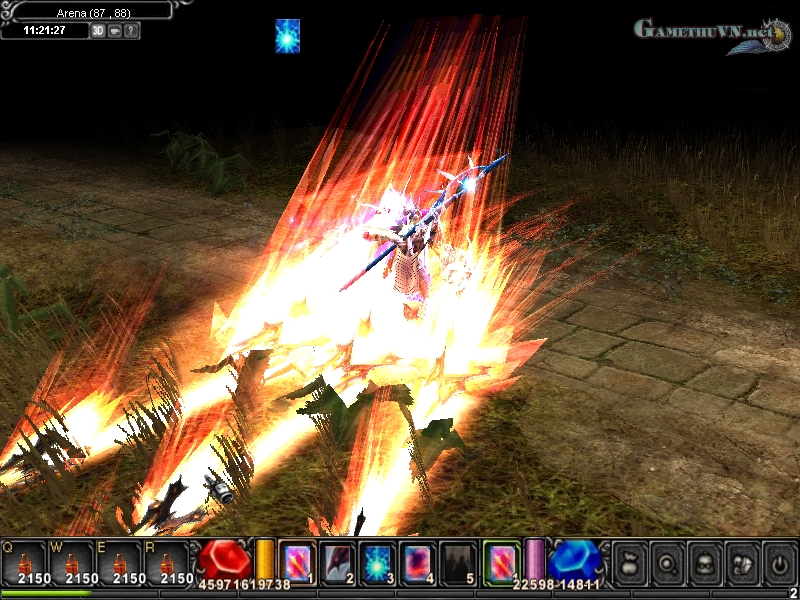Activate the blue starburst skill in slot 3
This screenshot has height=600, width=800.
click(x=379, y=562)
